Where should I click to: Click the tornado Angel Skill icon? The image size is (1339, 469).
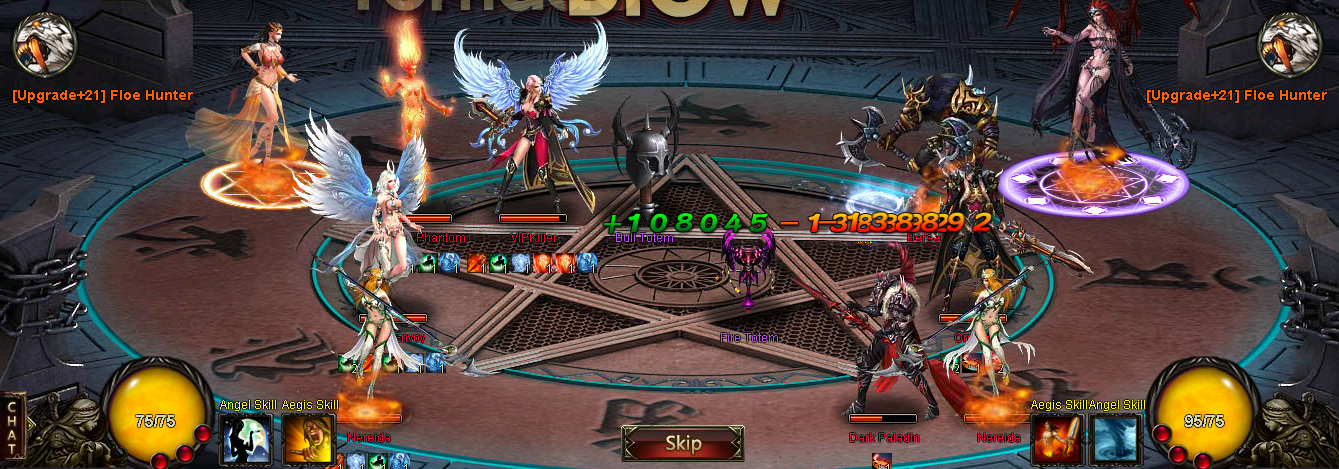(x=1117, y=440)
